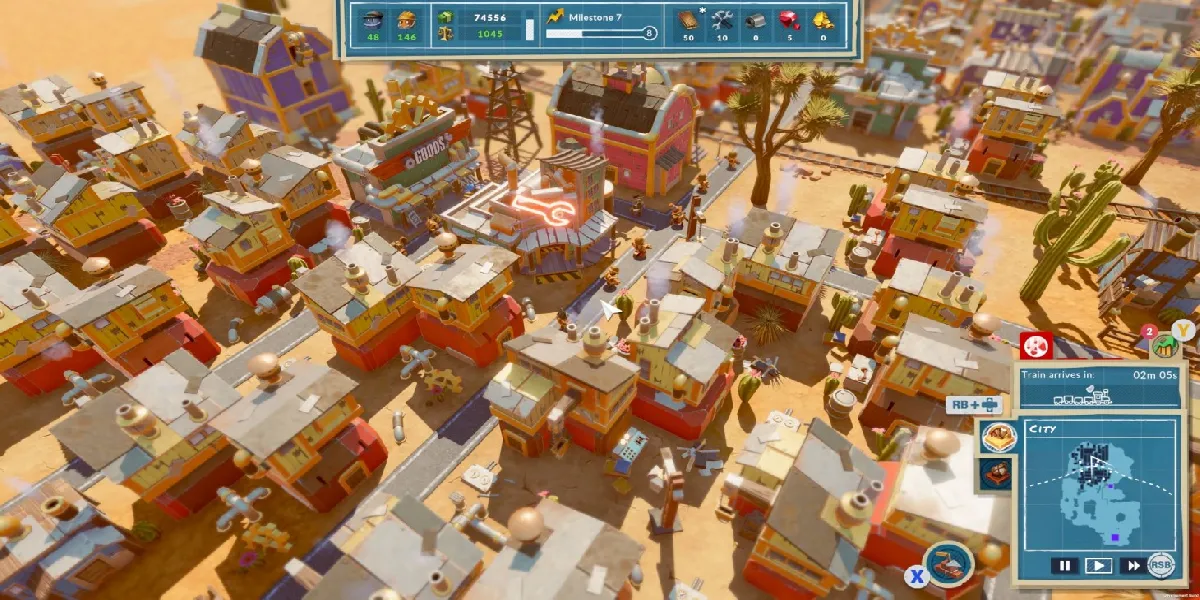Open the green statistics chart icon

point(1162,346)
